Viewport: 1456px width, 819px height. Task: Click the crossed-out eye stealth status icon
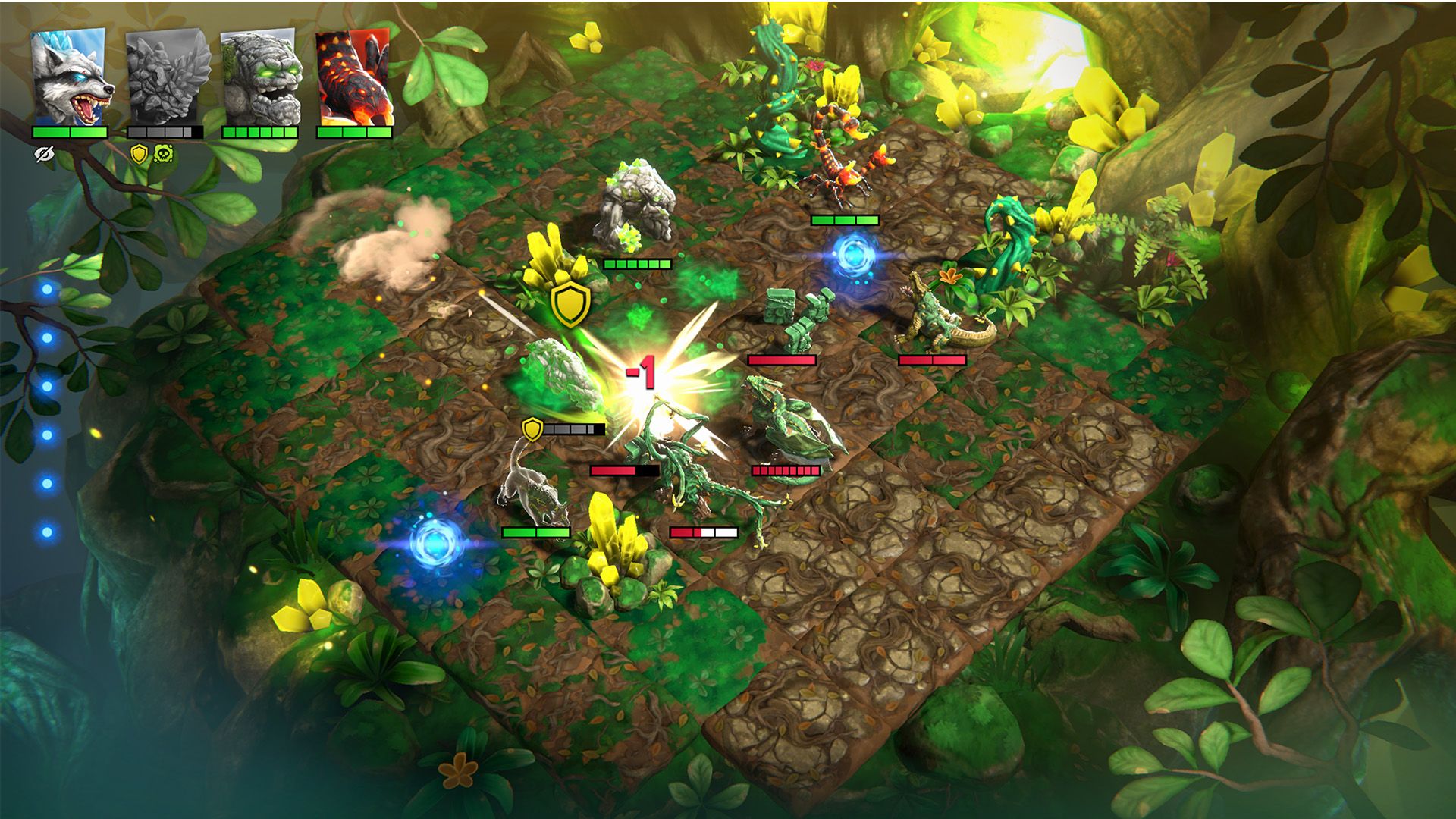coord(44,155)
